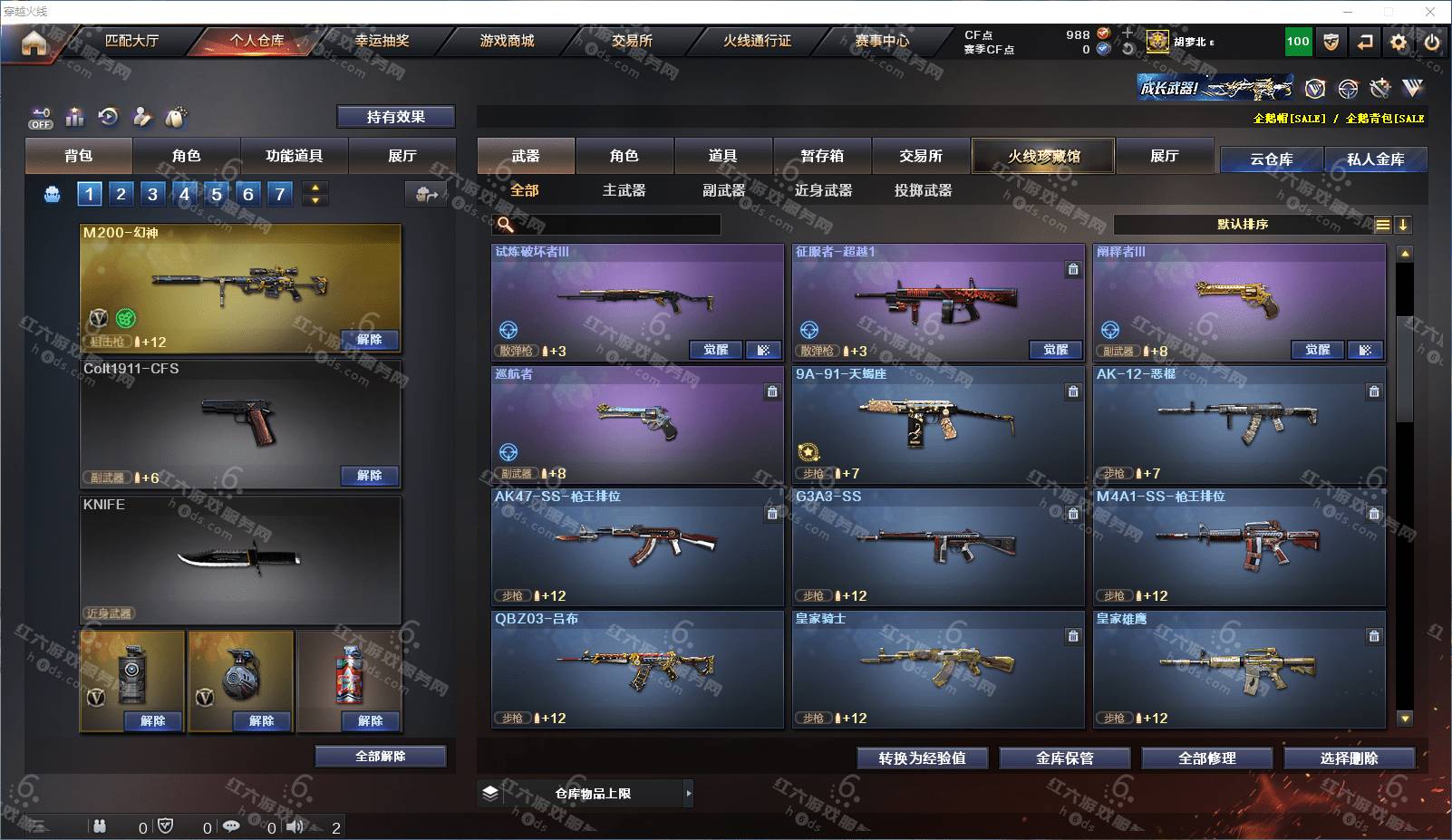Open the 赛事中心 menu
The width and height of the screenshot is (1452, 840).
[x=881, y=41]
